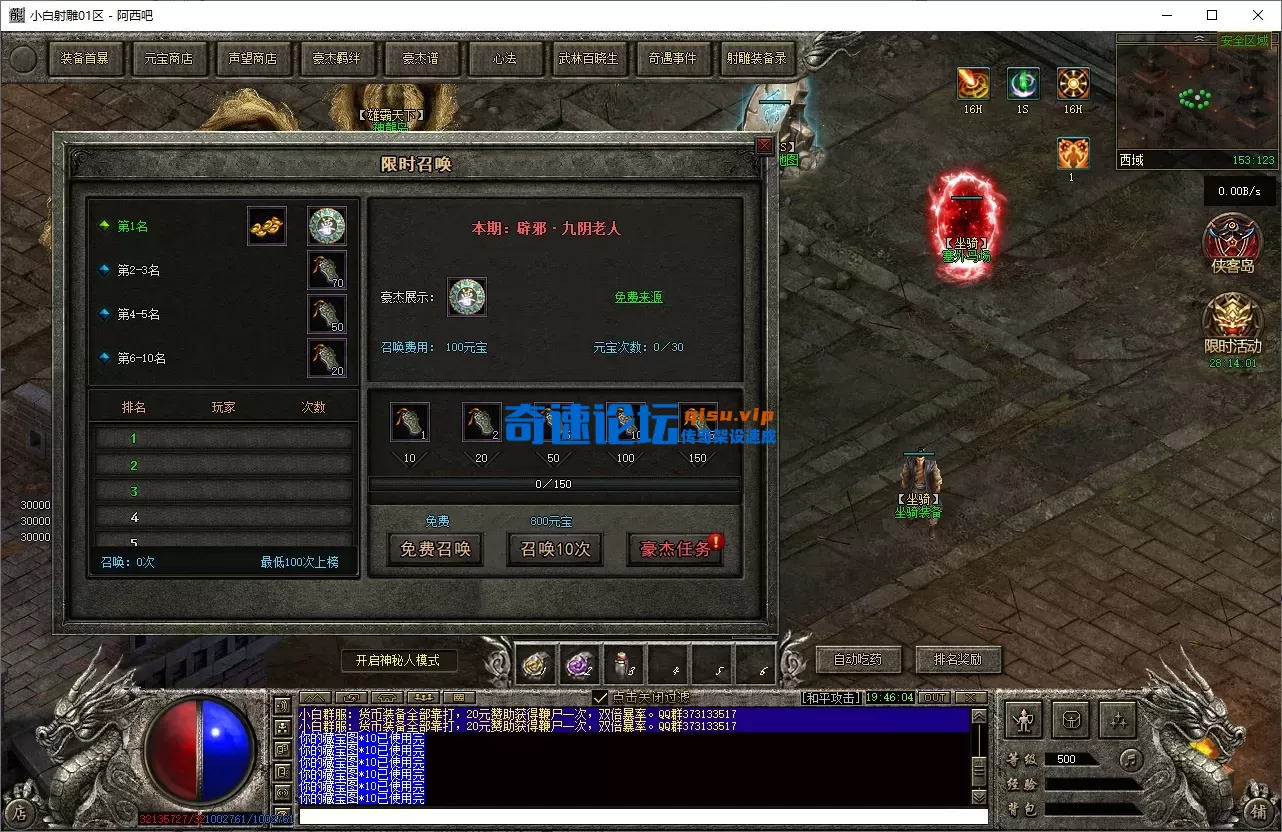Open the 豪杰任务 button with red alert

point(675,549)
